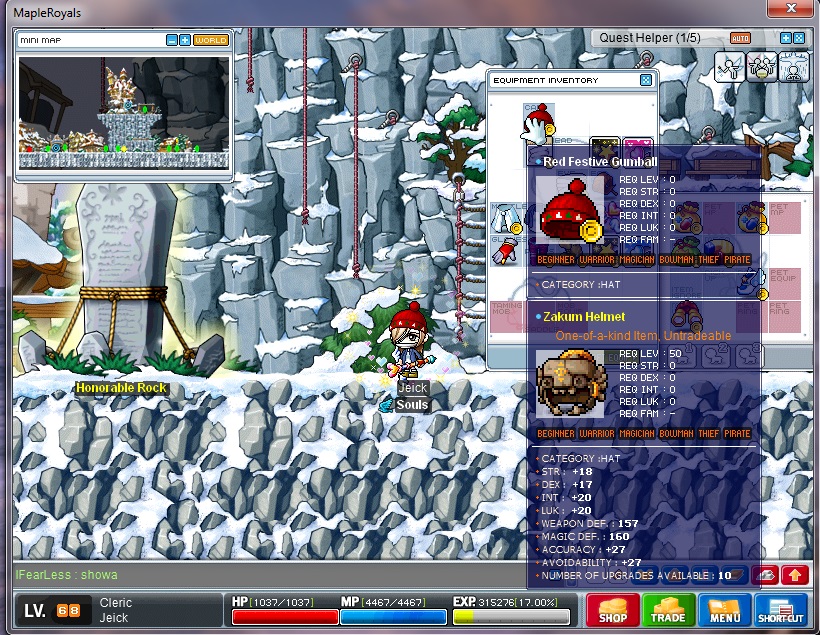Screen dimensions: 820x635
Task: Toggle the Quest Helper AUTO button
Action: [x=740, y=38]
